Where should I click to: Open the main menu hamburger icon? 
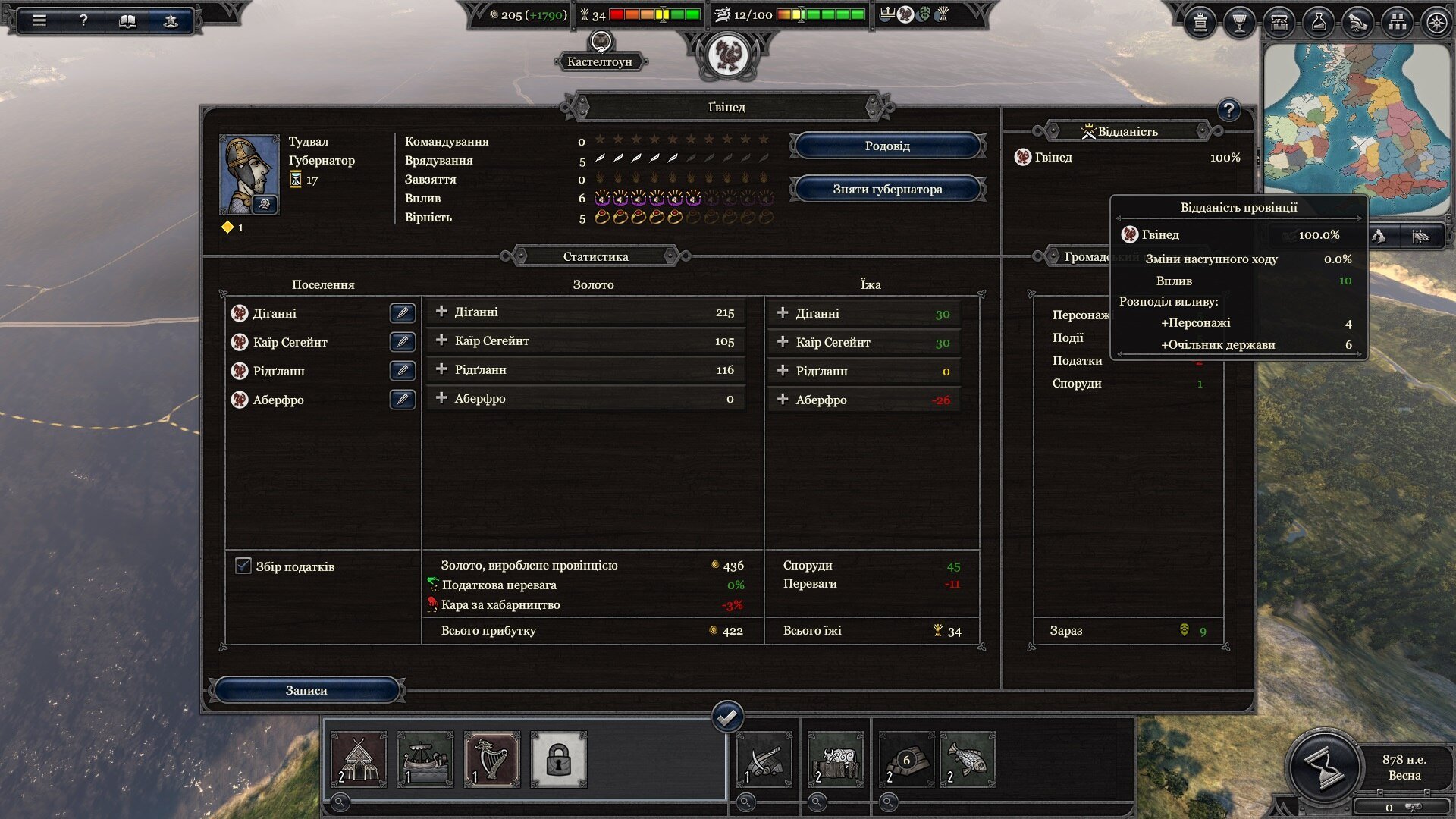pos(39,20)
